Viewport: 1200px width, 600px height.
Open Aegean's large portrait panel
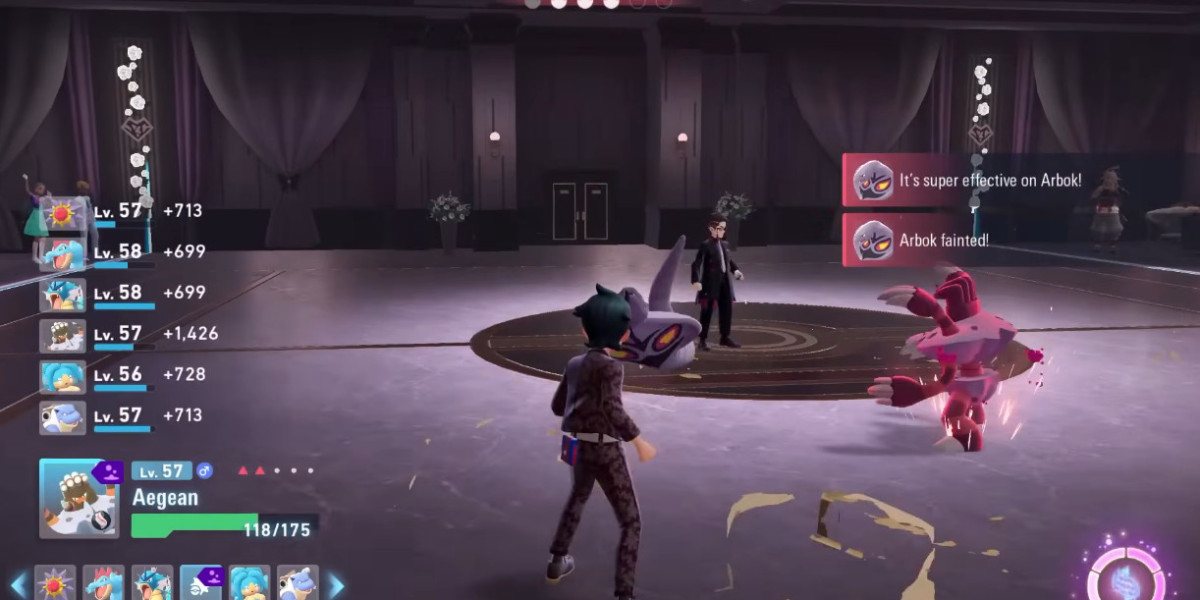point(79,498)
